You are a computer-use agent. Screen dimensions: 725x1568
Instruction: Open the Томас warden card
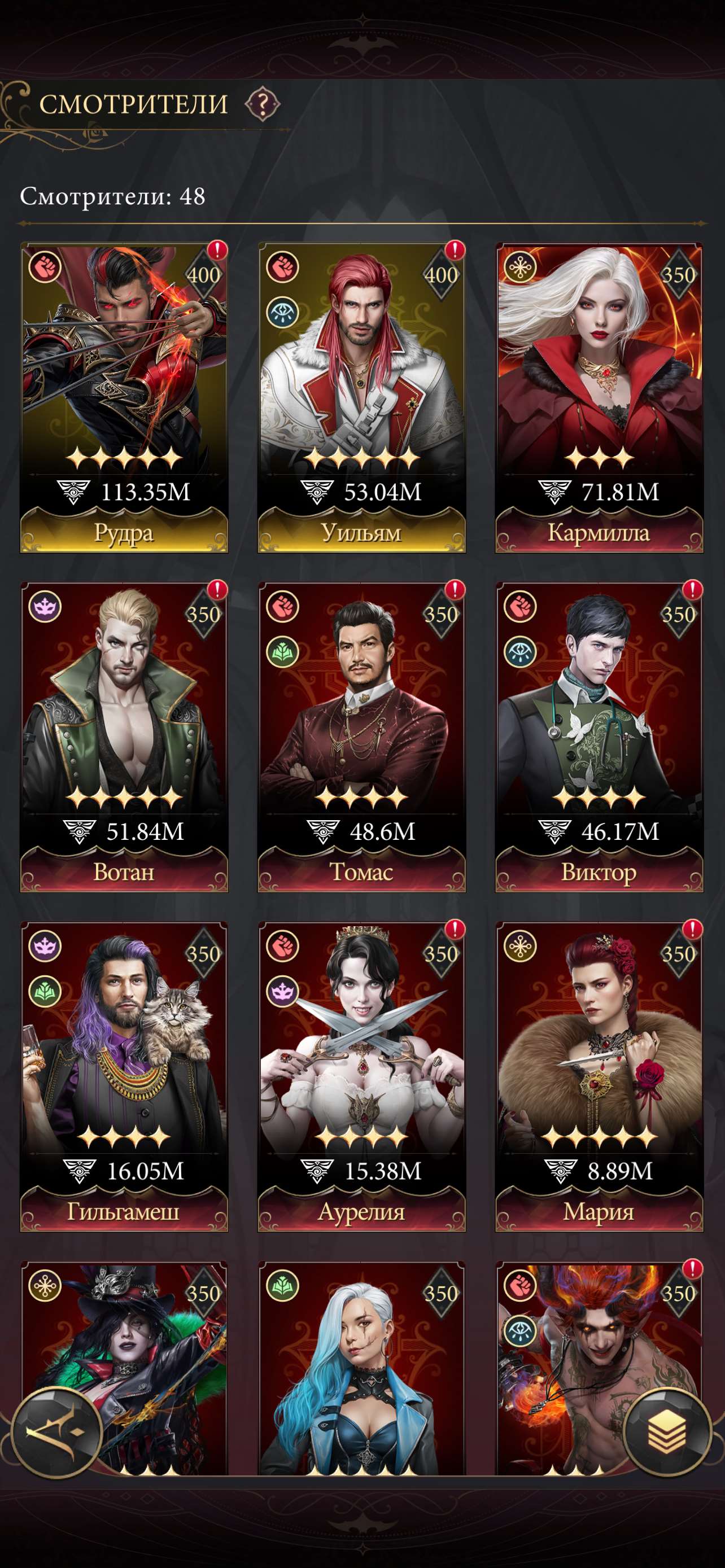click(361, 737)
